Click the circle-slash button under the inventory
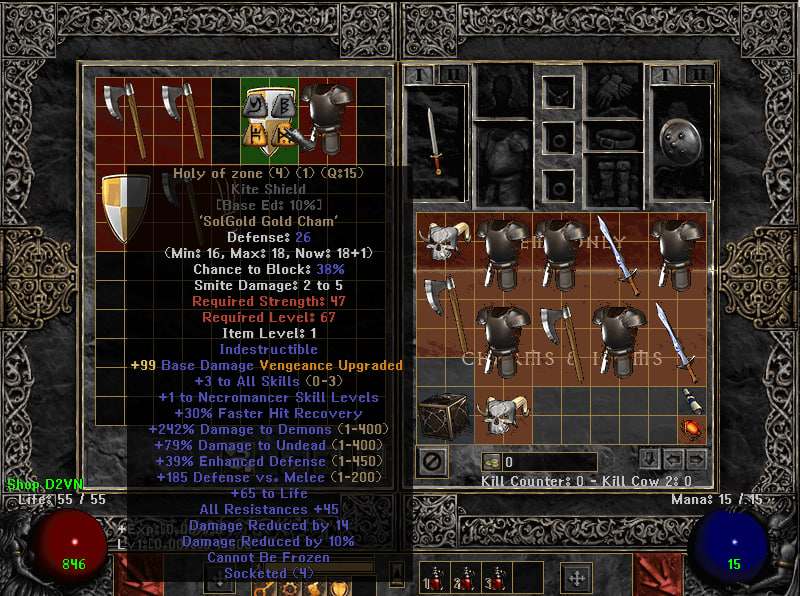Image resolution: width=800 pixels, height=596 pixels. click(x=433, y=461)
